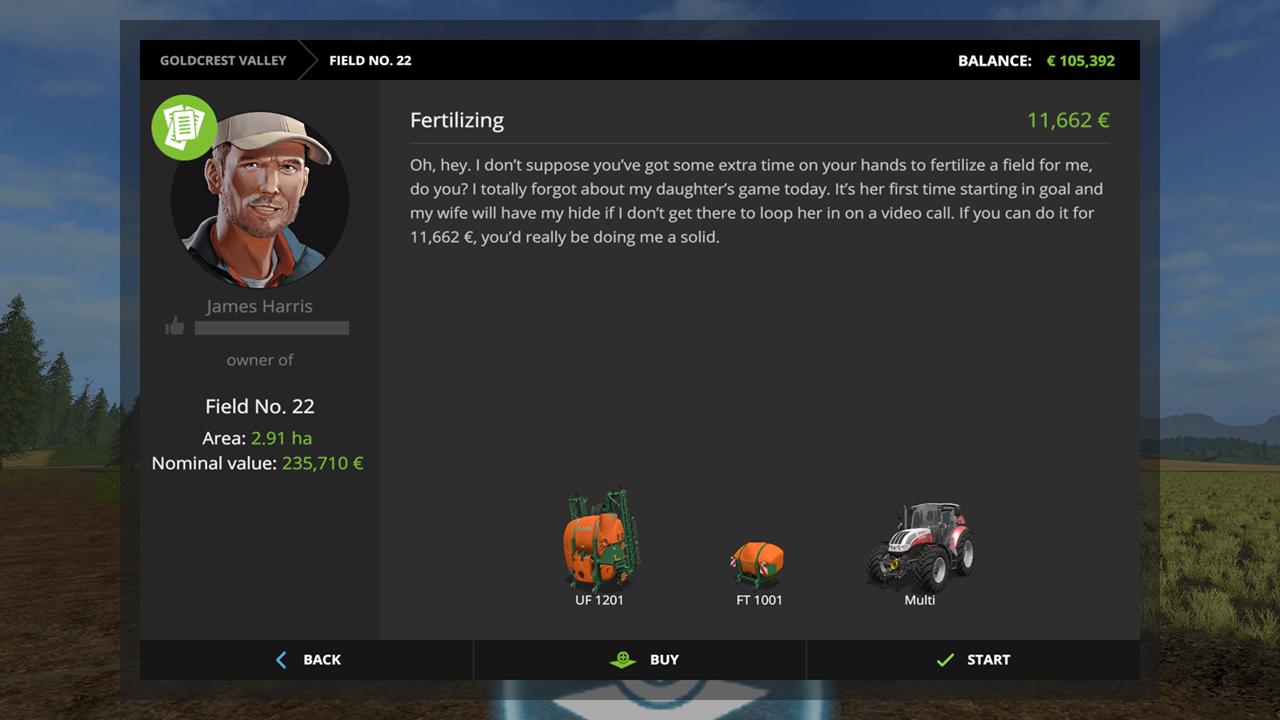Select the GOLDCREST VALLEY breadcrumb

(x=222, y=60)
